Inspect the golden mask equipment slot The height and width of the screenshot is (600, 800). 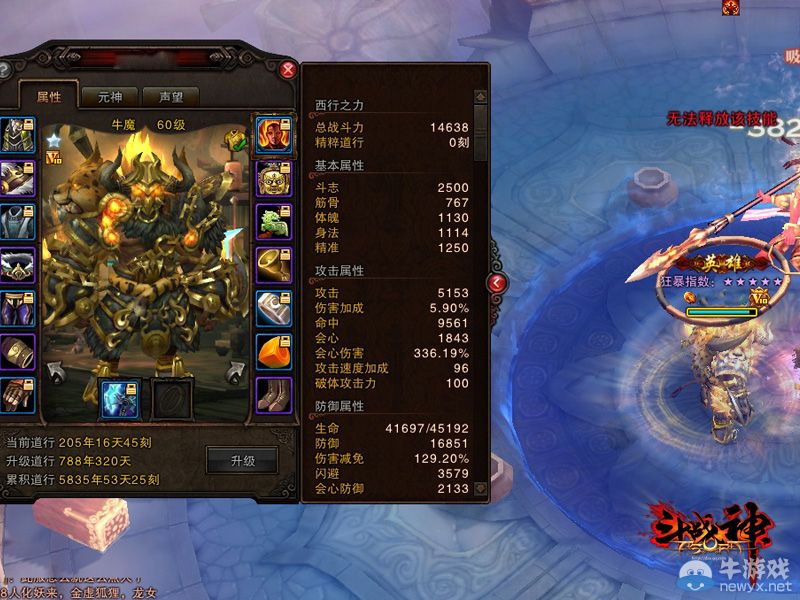coord(272,180)
